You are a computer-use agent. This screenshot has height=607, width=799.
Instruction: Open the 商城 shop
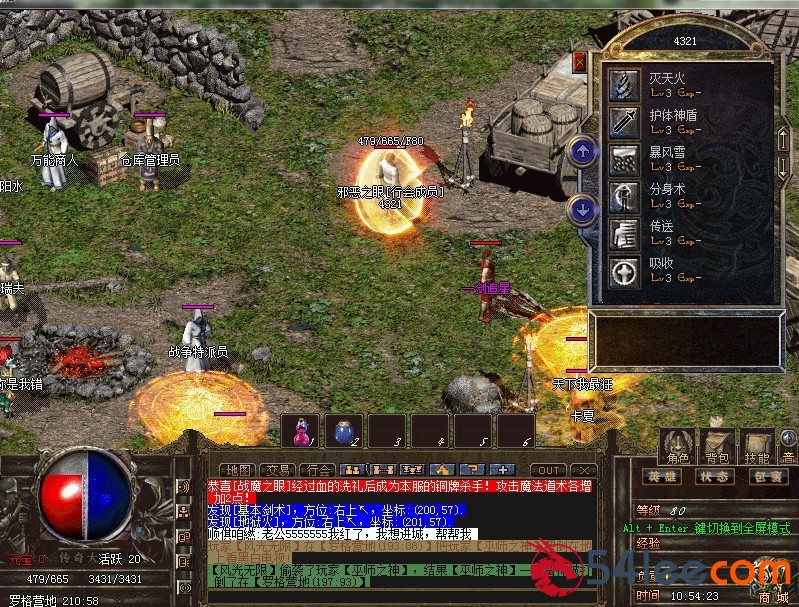pyautogui.click(x=772, y=596)
